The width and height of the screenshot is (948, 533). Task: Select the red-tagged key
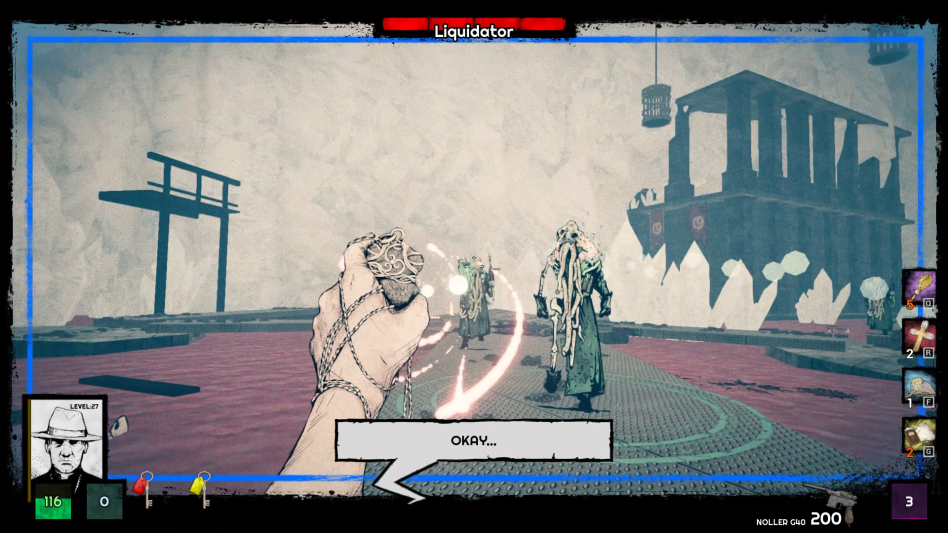(x=143, y=489)
